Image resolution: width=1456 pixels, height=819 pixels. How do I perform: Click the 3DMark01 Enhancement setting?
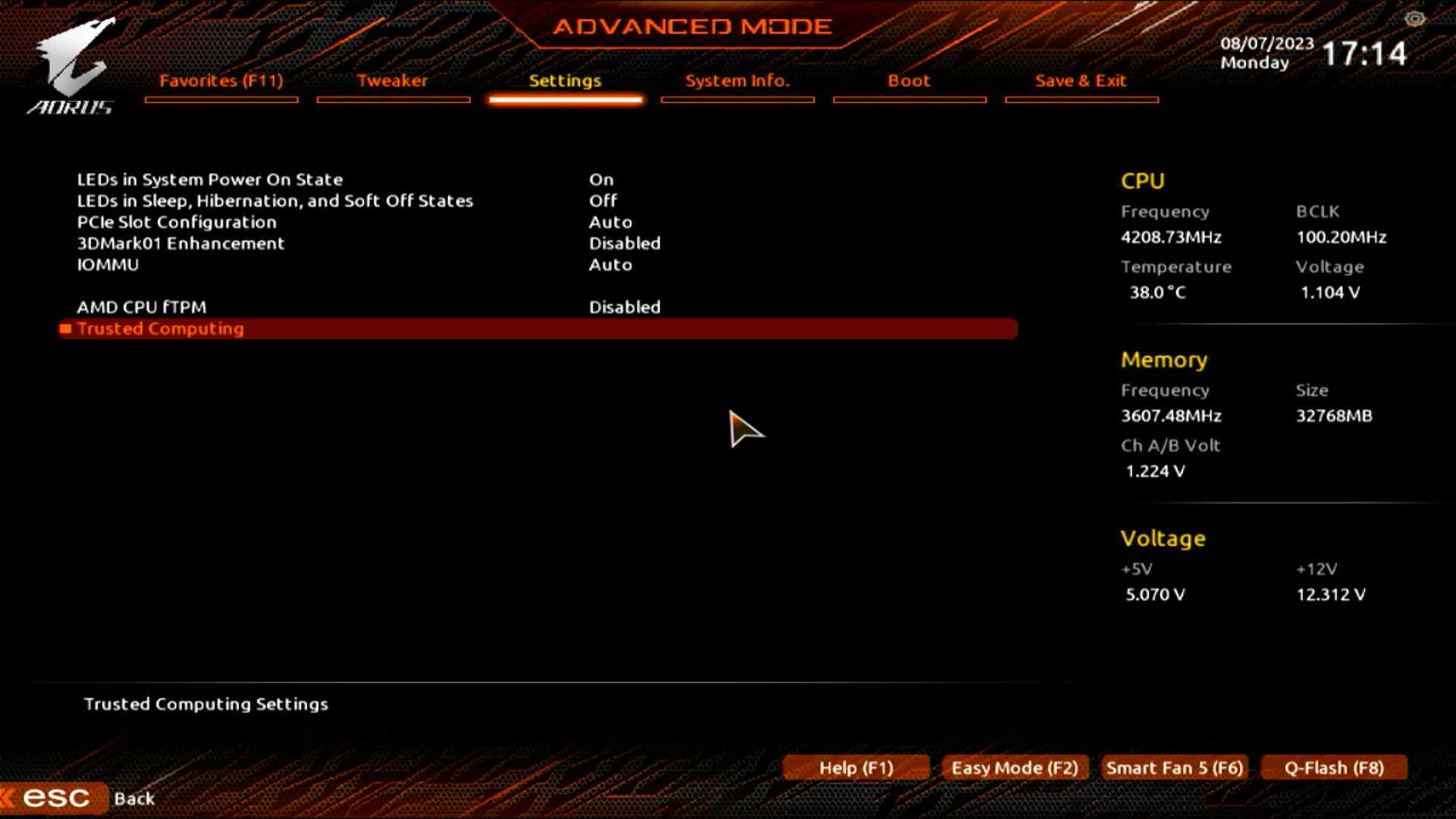pyautogui.click(x=180, y=243)
